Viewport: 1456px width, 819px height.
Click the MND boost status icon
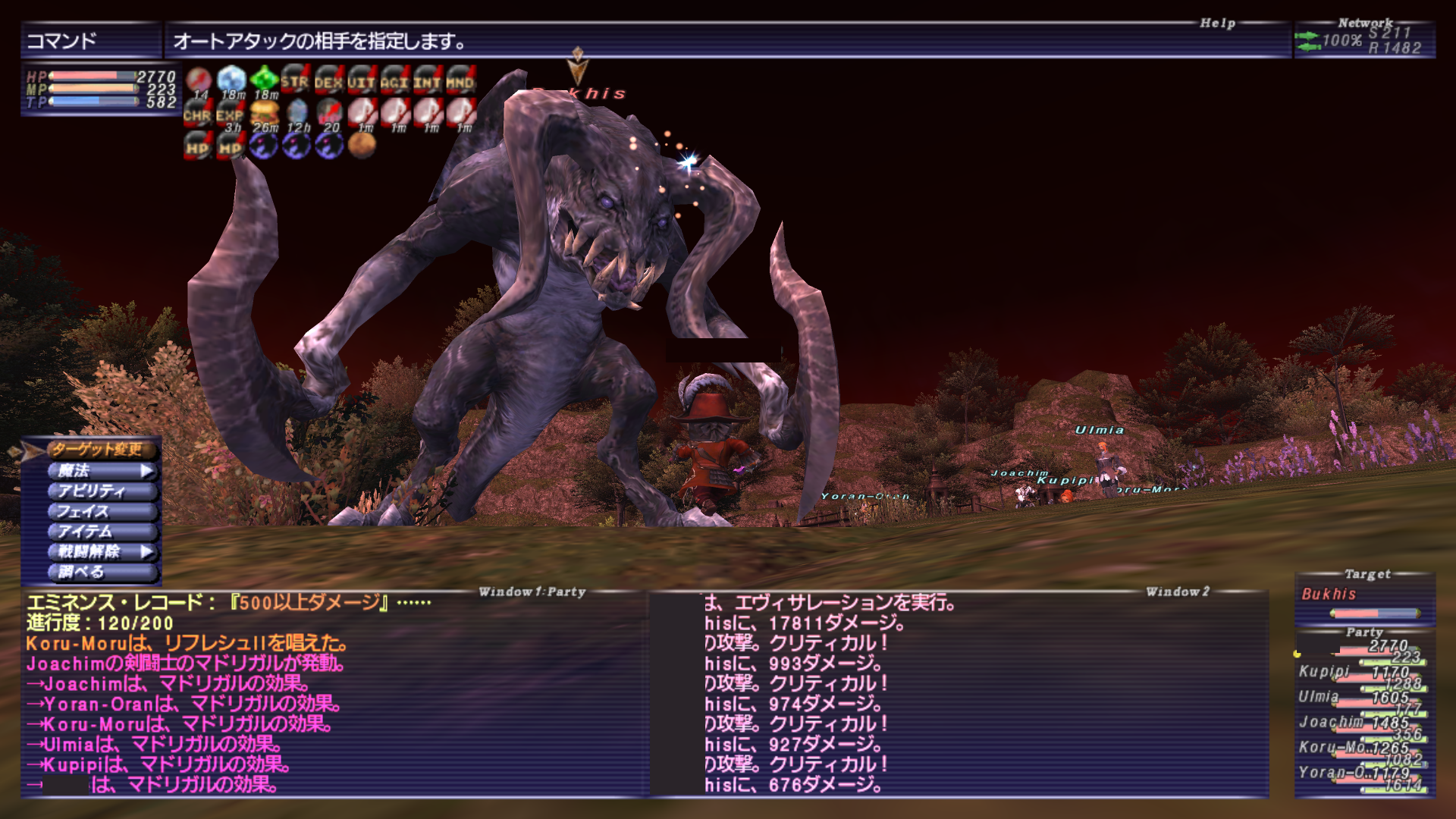click(x=460, y=80)
